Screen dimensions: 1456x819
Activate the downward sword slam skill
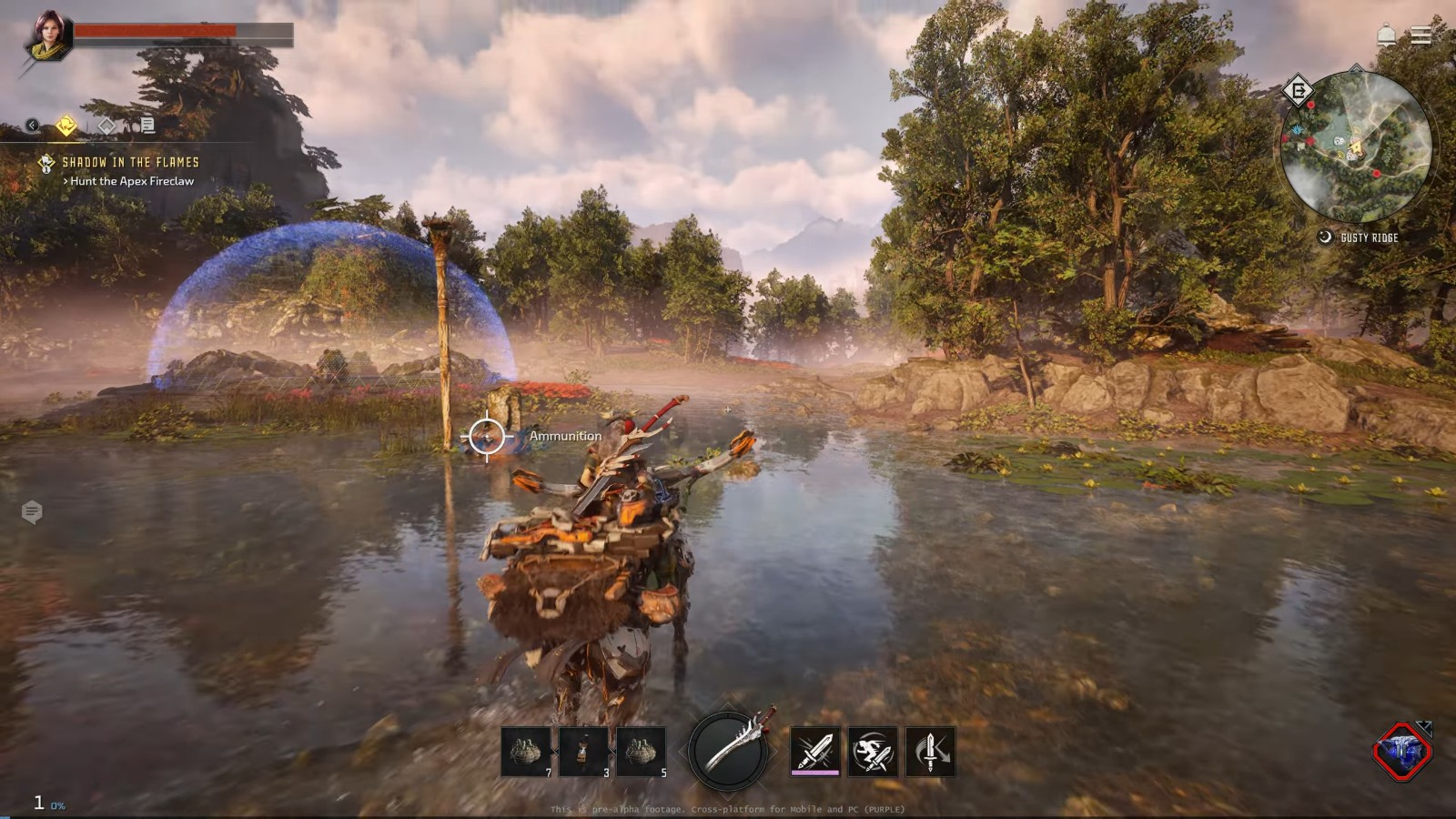(x=930, y=752)
